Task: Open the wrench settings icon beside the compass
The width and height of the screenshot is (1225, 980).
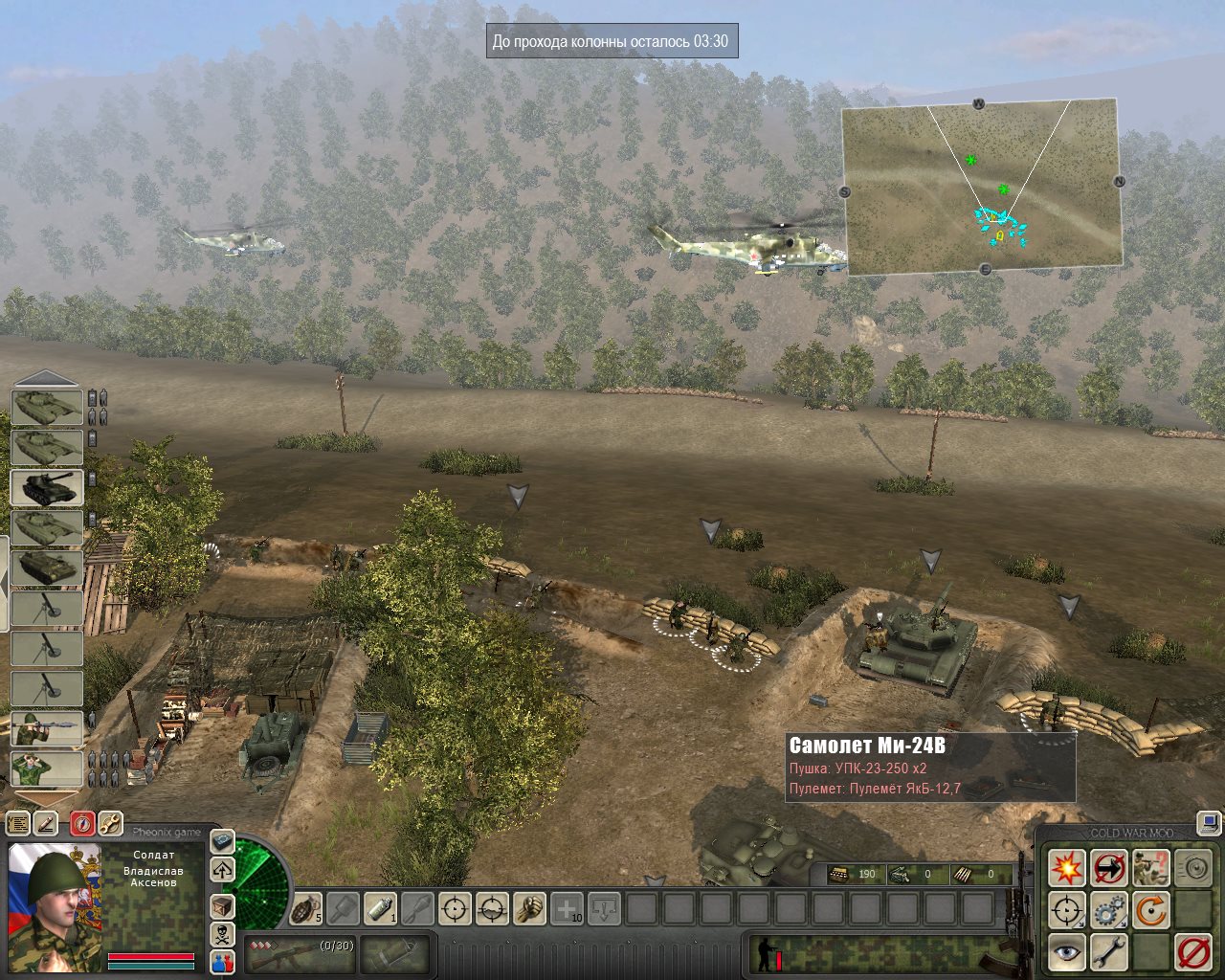Action: (110, 823)
